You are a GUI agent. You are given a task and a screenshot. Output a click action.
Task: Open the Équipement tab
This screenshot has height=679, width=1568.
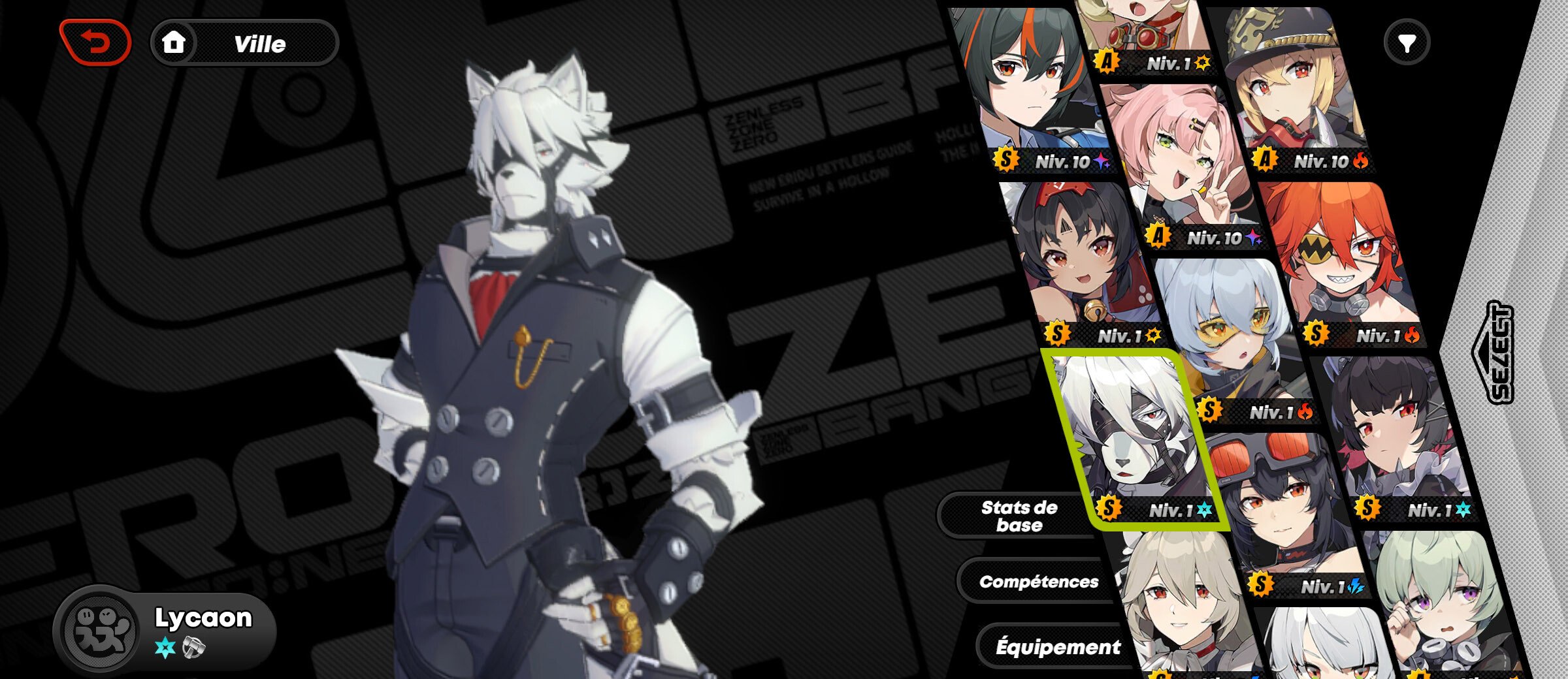[1057, 647]
